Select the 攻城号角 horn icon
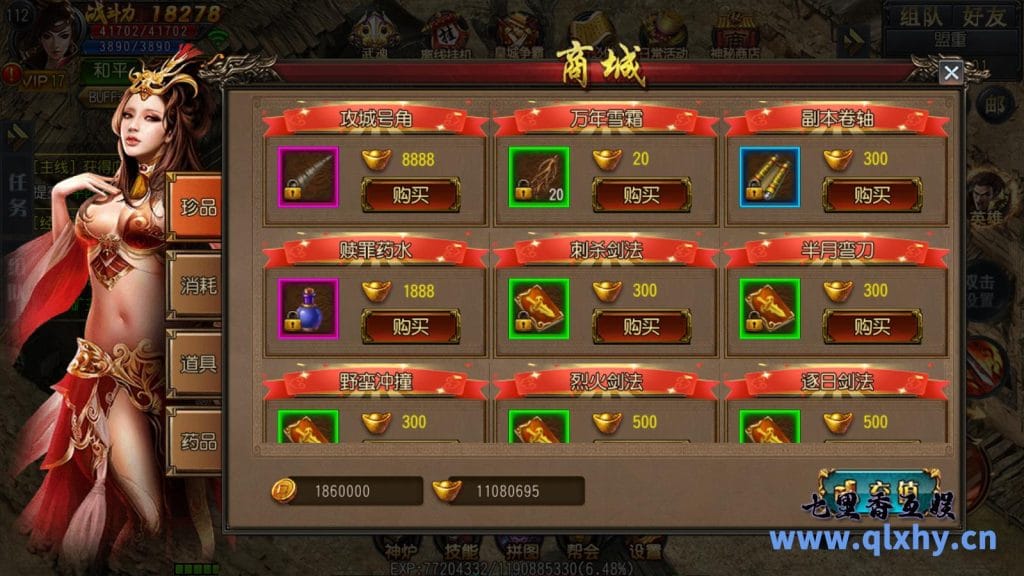The image size is (1024, 576). point(308,176)
